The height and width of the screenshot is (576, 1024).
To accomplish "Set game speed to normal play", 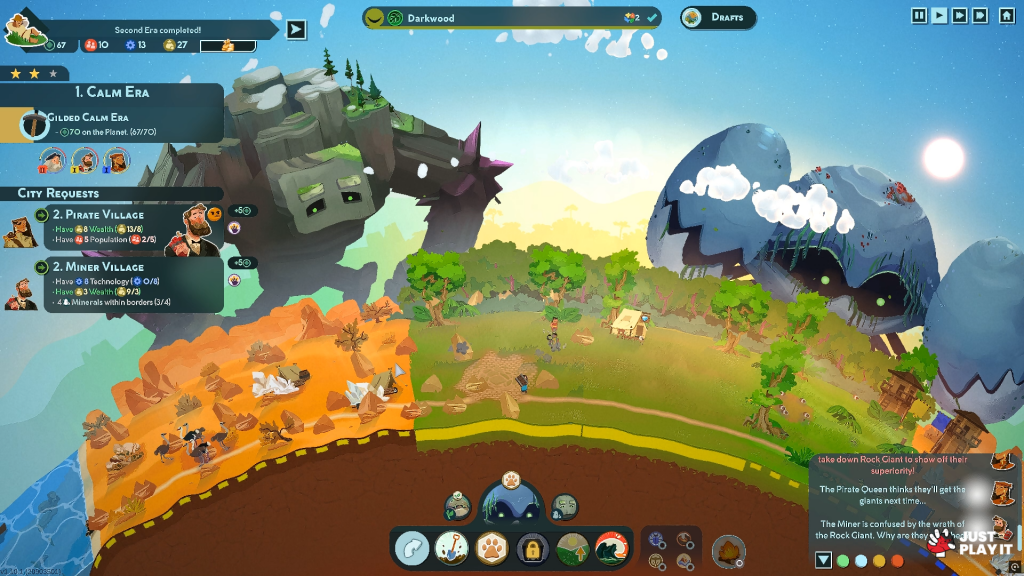I will 939,15.
